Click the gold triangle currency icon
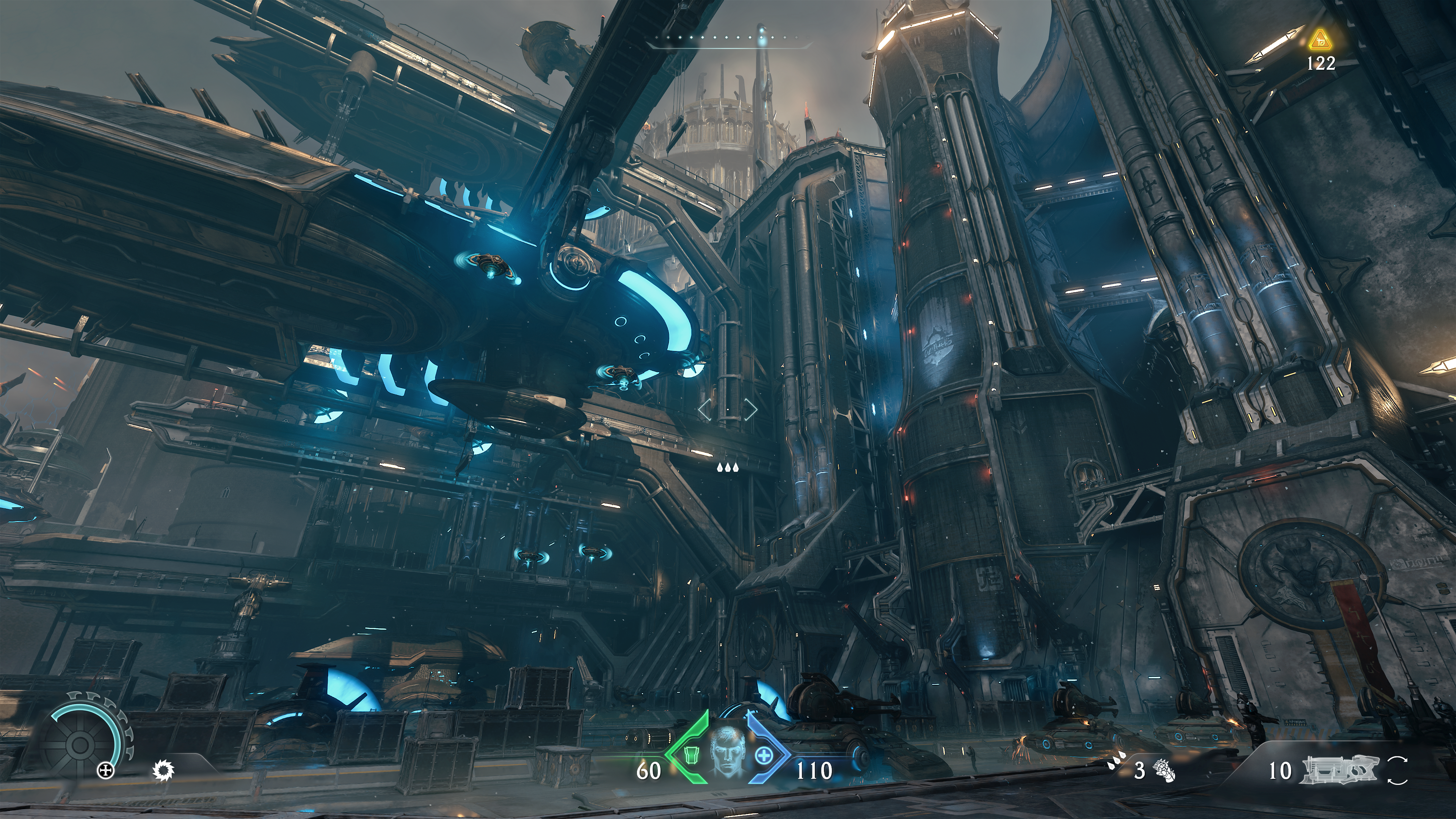The height and width of the screenshot is (819, 1456). 1320,40
